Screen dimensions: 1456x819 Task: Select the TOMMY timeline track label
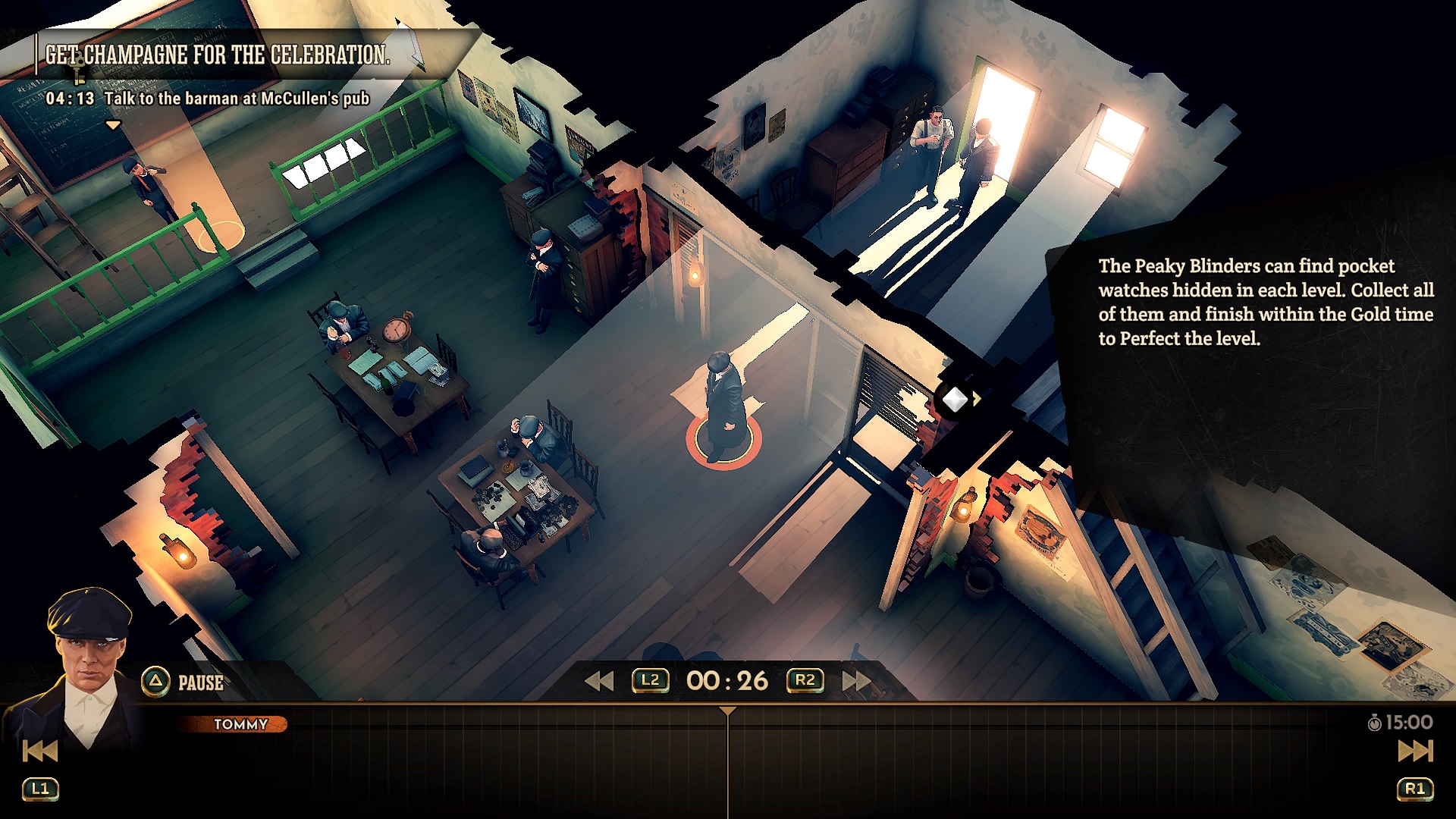tap(240, 724)
